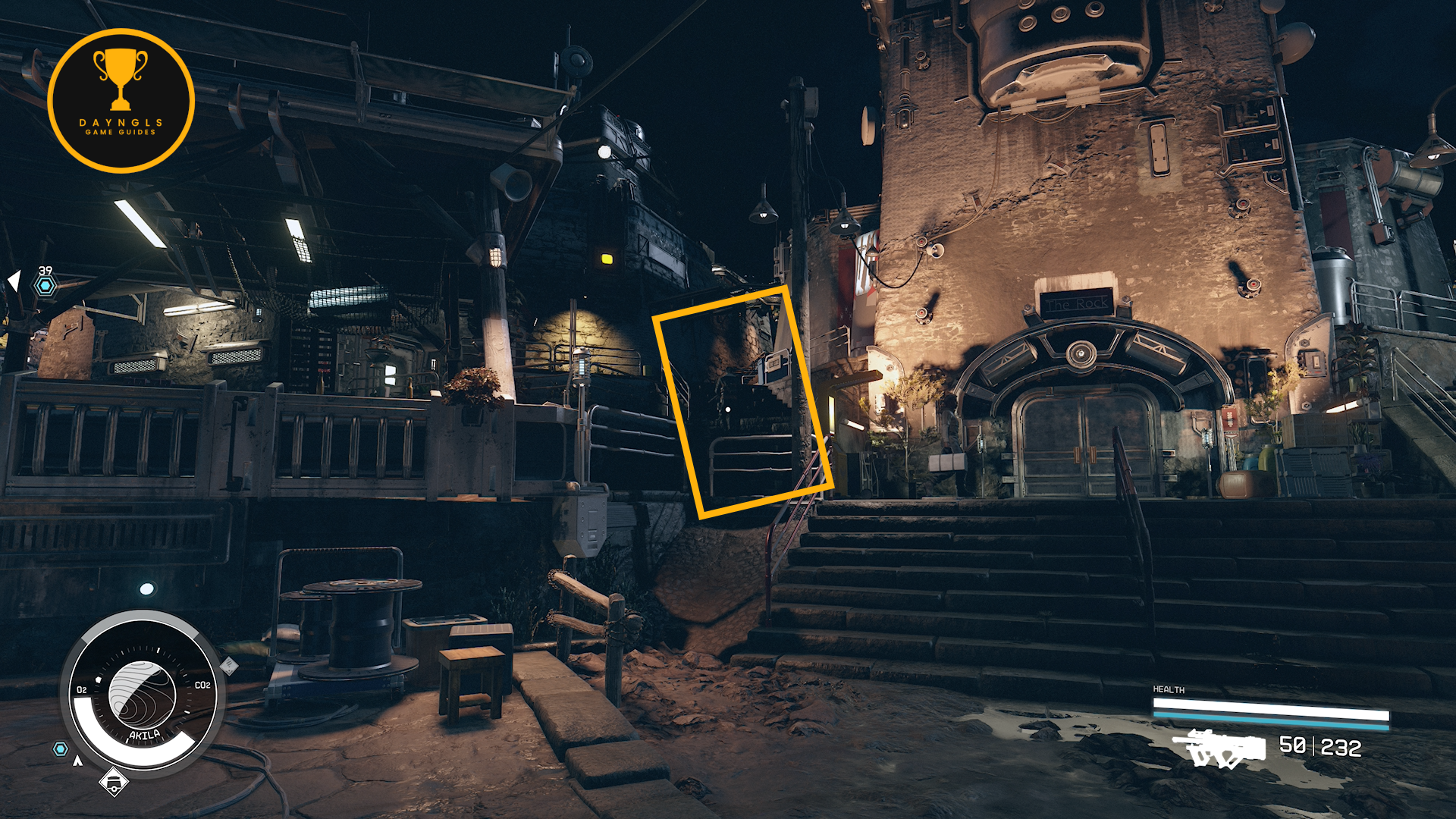Click the small blue hexagon beside the watch
1456x819 pixels.
click(60, 749)
